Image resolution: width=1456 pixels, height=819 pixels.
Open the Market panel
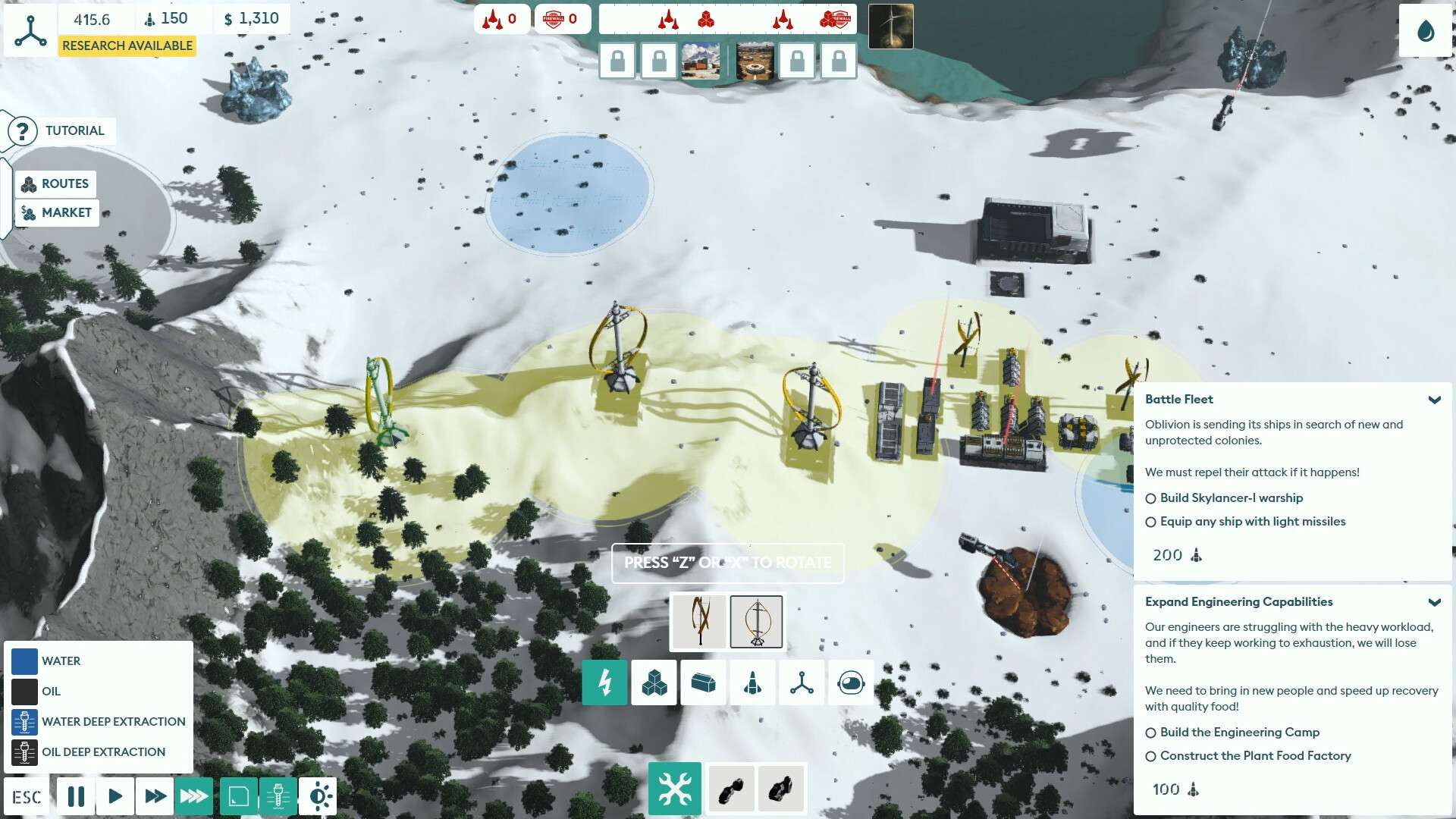(x=57, y=213)
